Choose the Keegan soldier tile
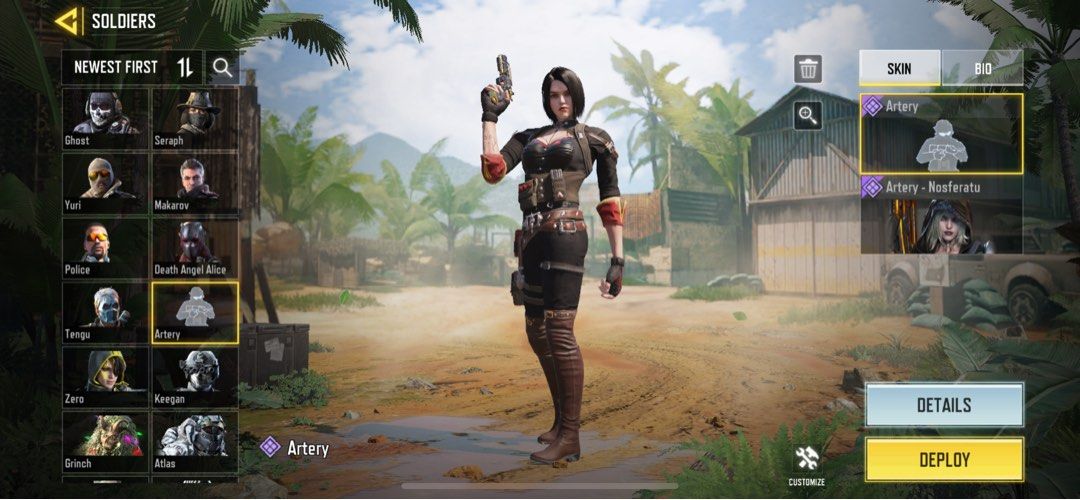 tap(194, 377)
